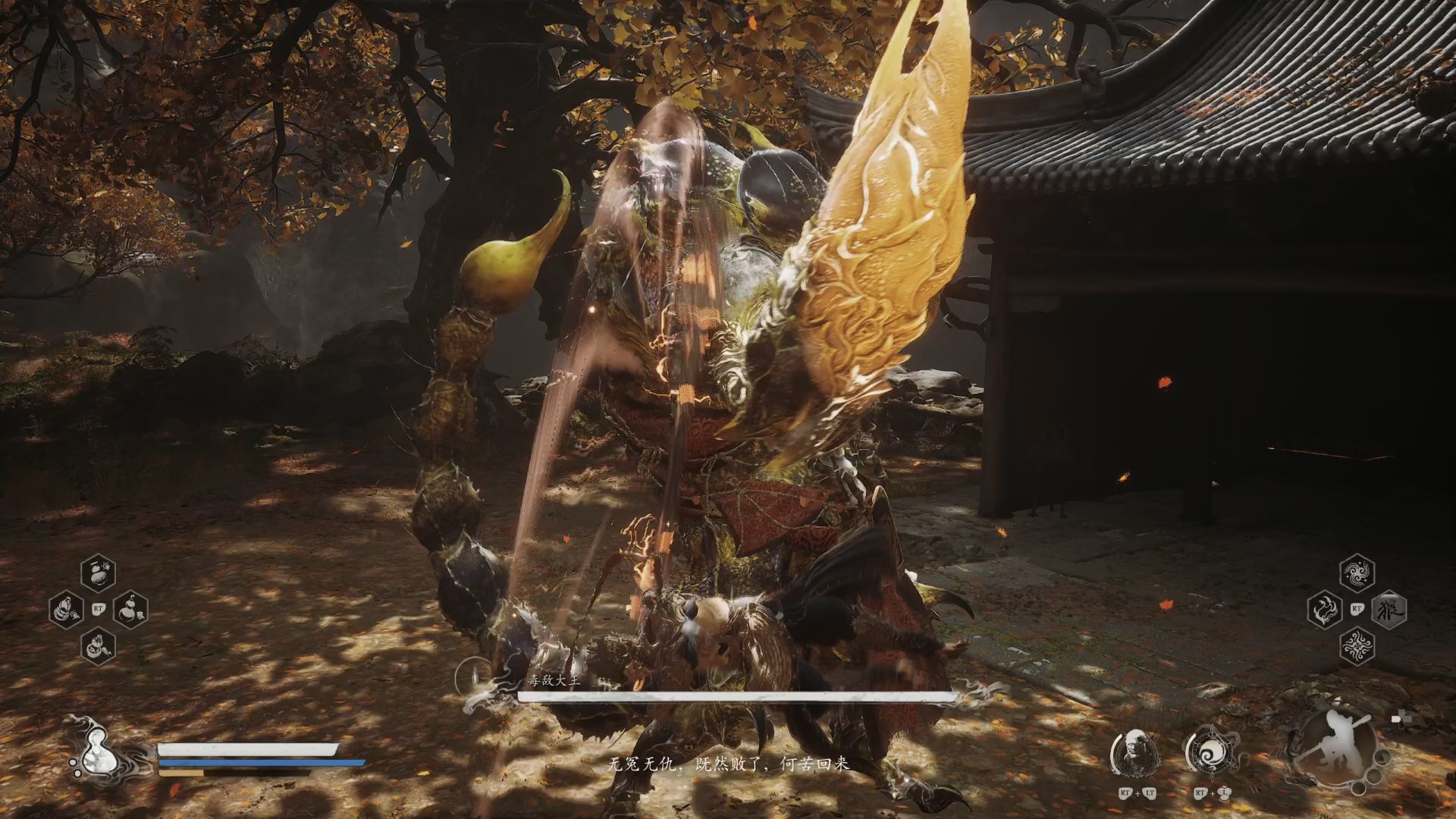
Task: Choose the bottom hexagon gourd item slot
Action: pyautogui.click(x=99, y=646)
